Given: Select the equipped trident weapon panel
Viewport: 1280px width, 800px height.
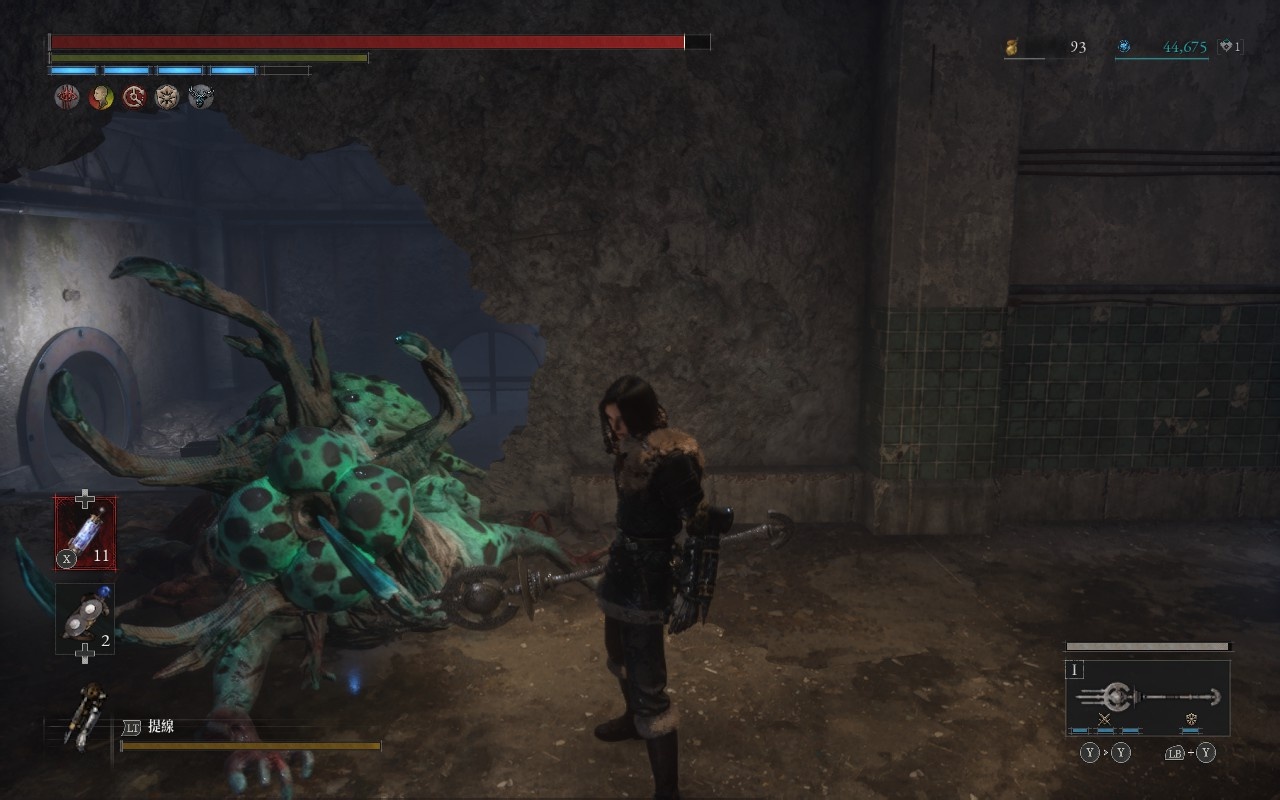Looking at the screenshot, I should tap(1147, 697).
